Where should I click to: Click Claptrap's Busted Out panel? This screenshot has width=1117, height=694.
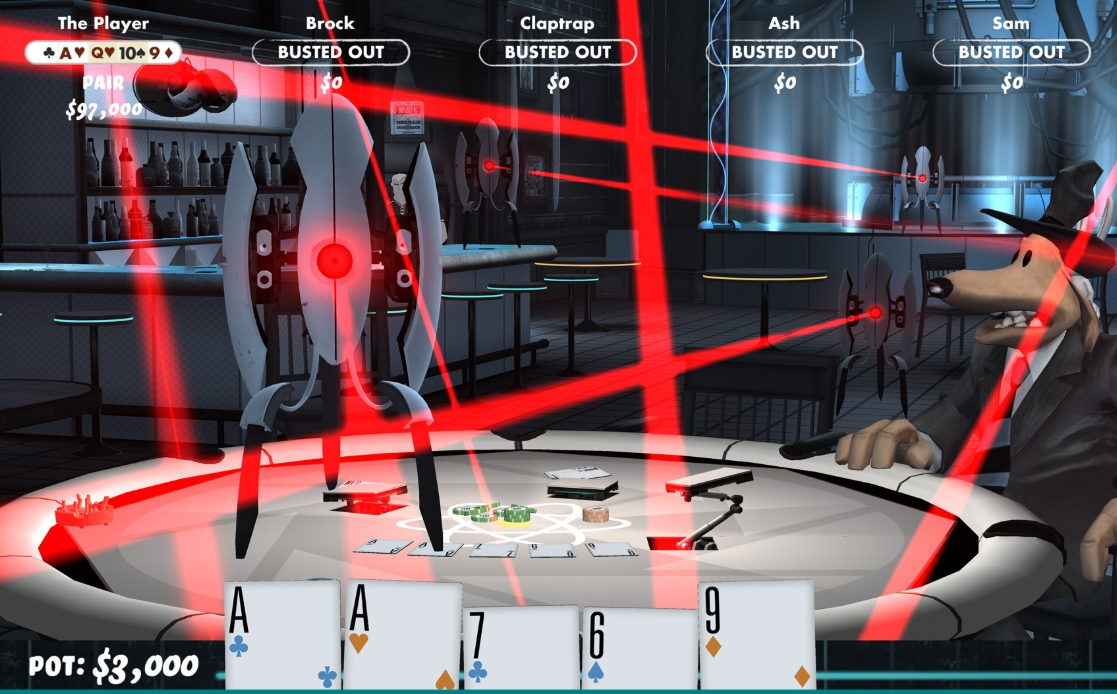pyautogui.click(x=558, y=52)
